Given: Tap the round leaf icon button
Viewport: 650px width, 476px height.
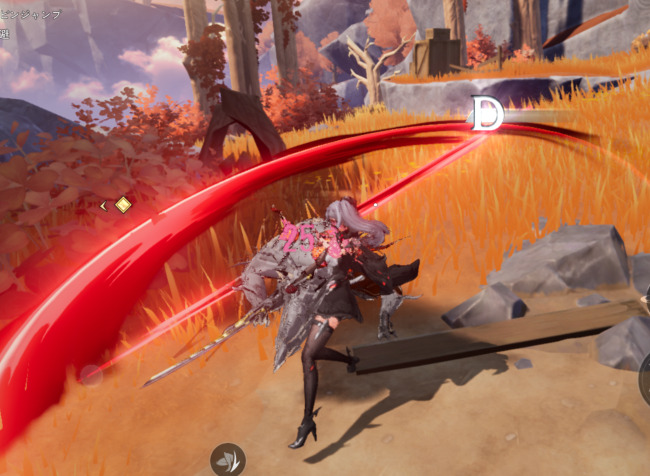Looking at the screenshot, I should pos(228,460).
